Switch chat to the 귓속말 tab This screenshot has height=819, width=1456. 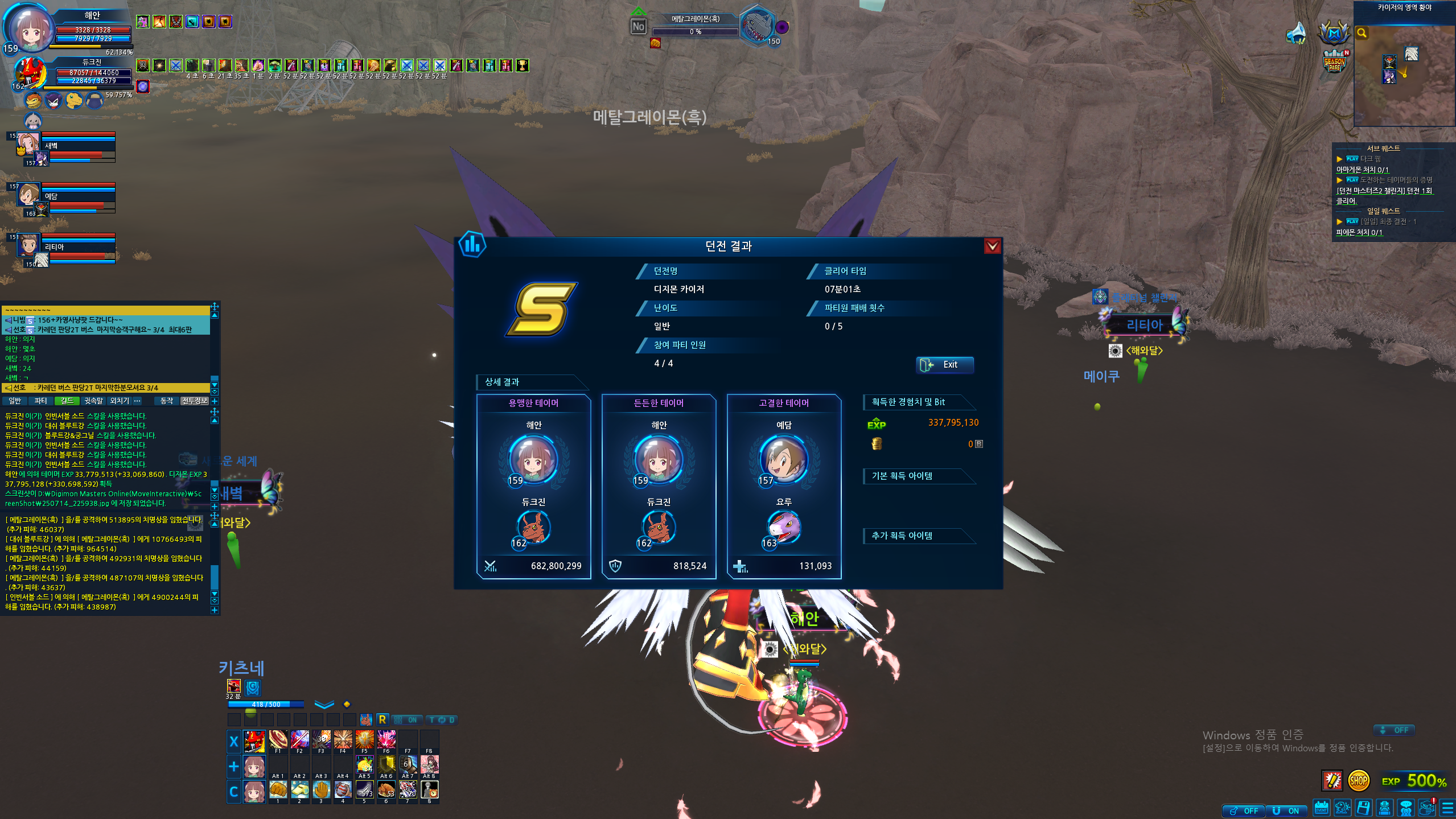pos(93,401)
